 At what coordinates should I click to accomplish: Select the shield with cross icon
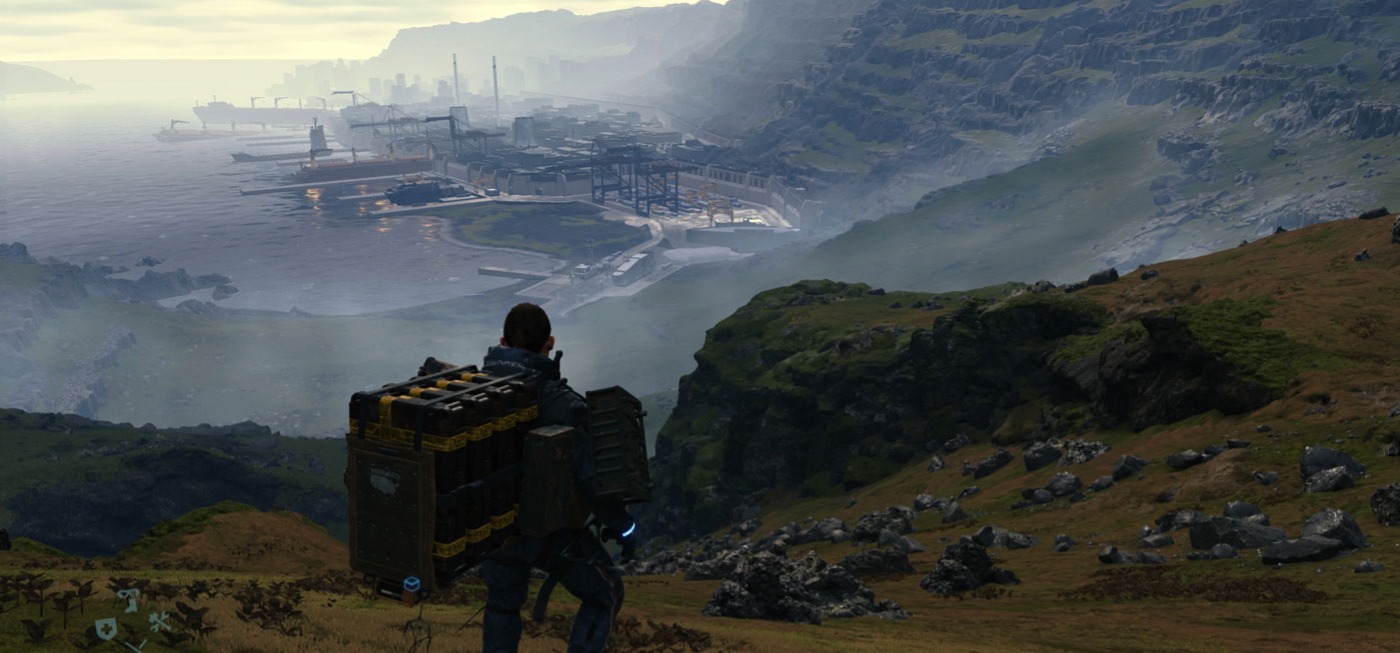[105, 628]
